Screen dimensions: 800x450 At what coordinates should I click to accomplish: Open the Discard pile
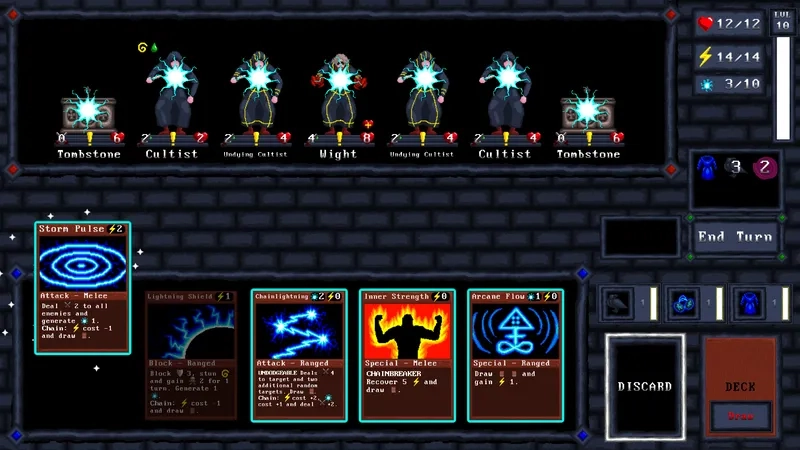[644, 385]
